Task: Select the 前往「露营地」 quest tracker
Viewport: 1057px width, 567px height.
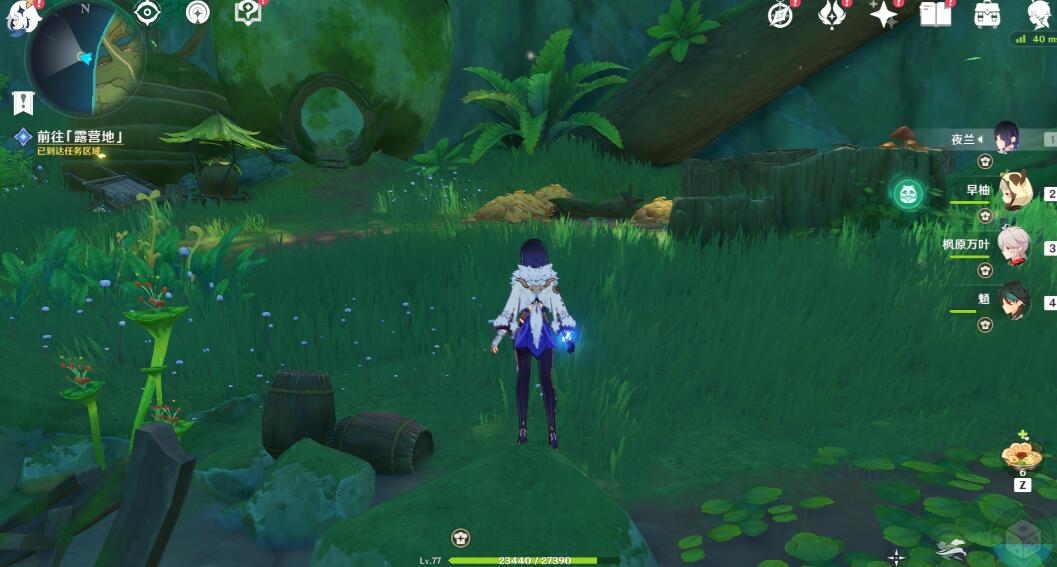Action: tap(78, 138)
